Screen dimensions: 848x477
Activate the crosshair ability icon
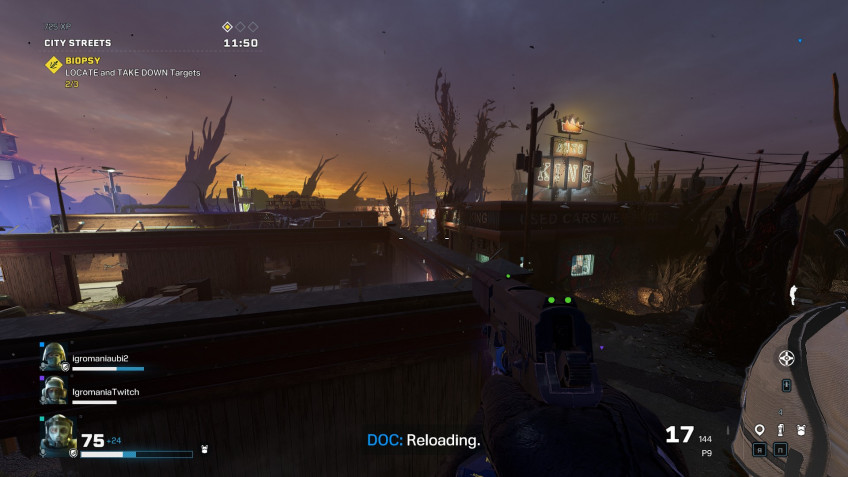pyautogui.click(x=787, y=357)
